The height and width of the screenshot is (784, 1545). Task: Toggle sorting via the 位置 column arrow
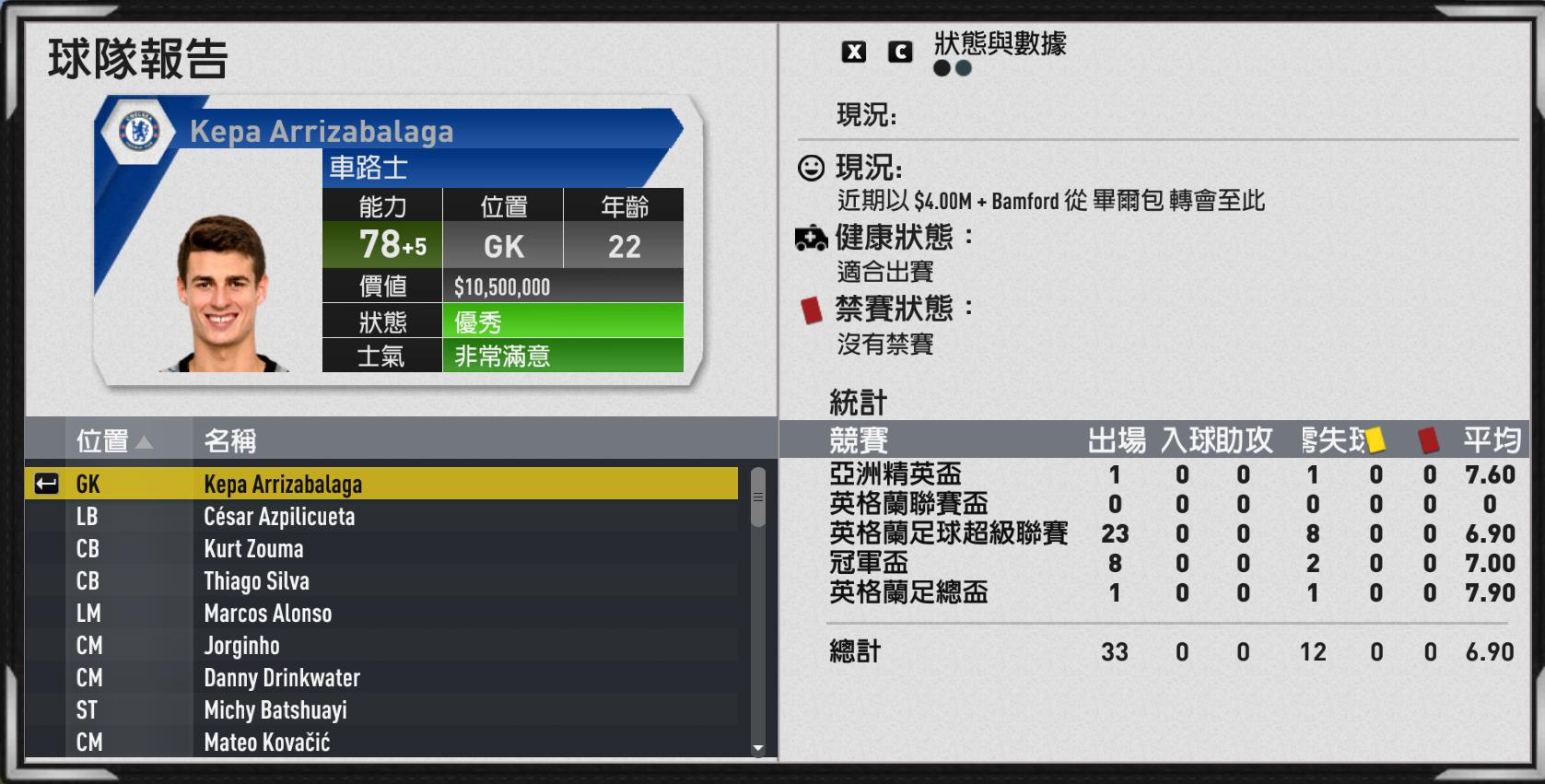[x=143, y=442]
